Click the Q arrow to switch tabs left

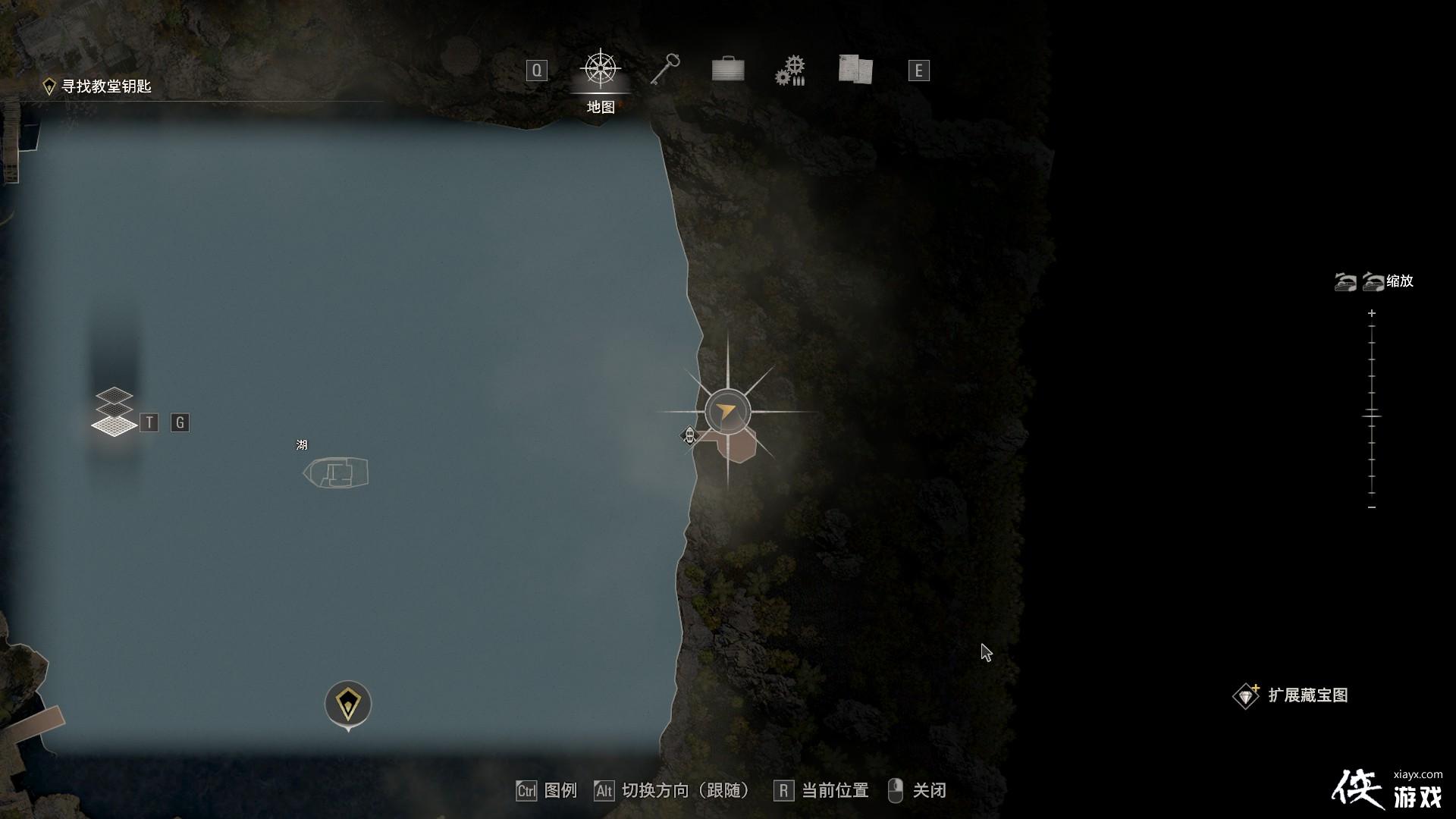538,69
